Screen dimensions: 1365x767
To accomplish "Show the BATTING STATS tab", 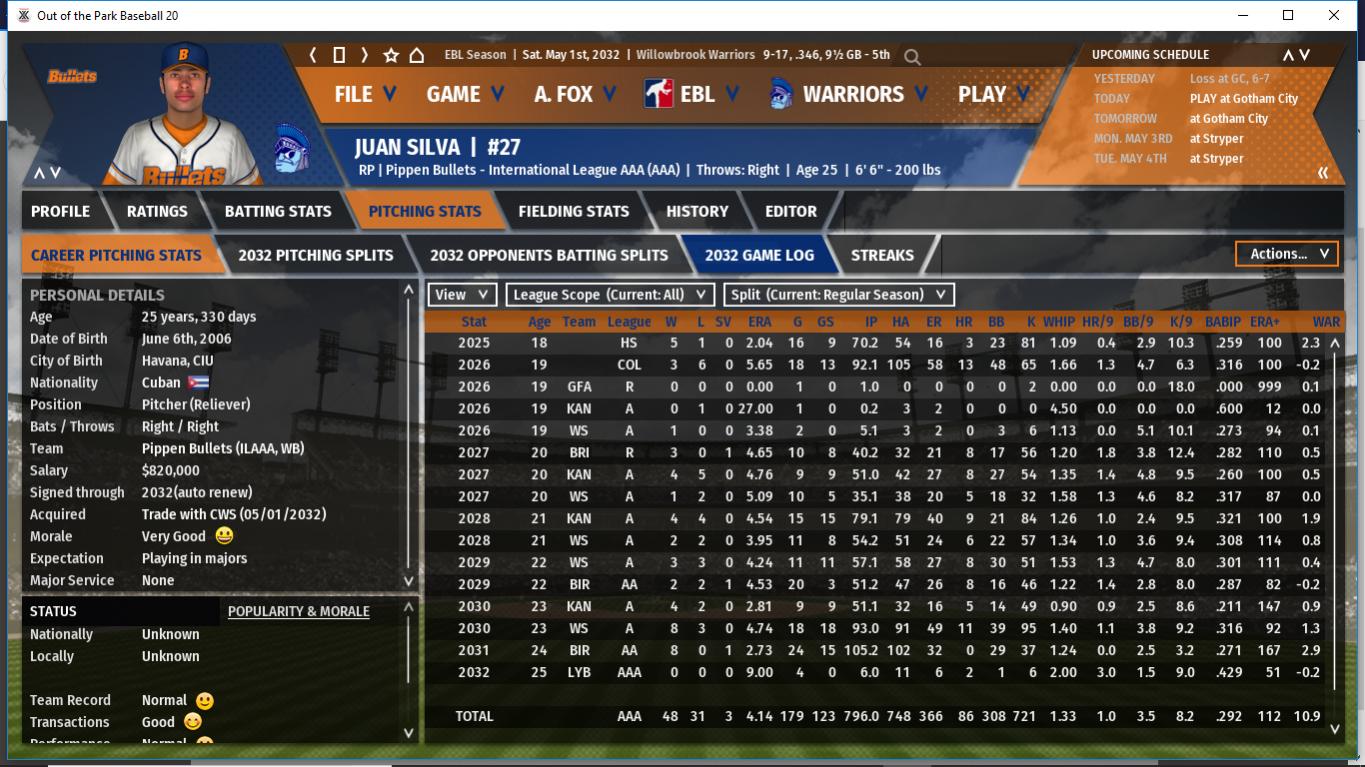I will point(278,211).
